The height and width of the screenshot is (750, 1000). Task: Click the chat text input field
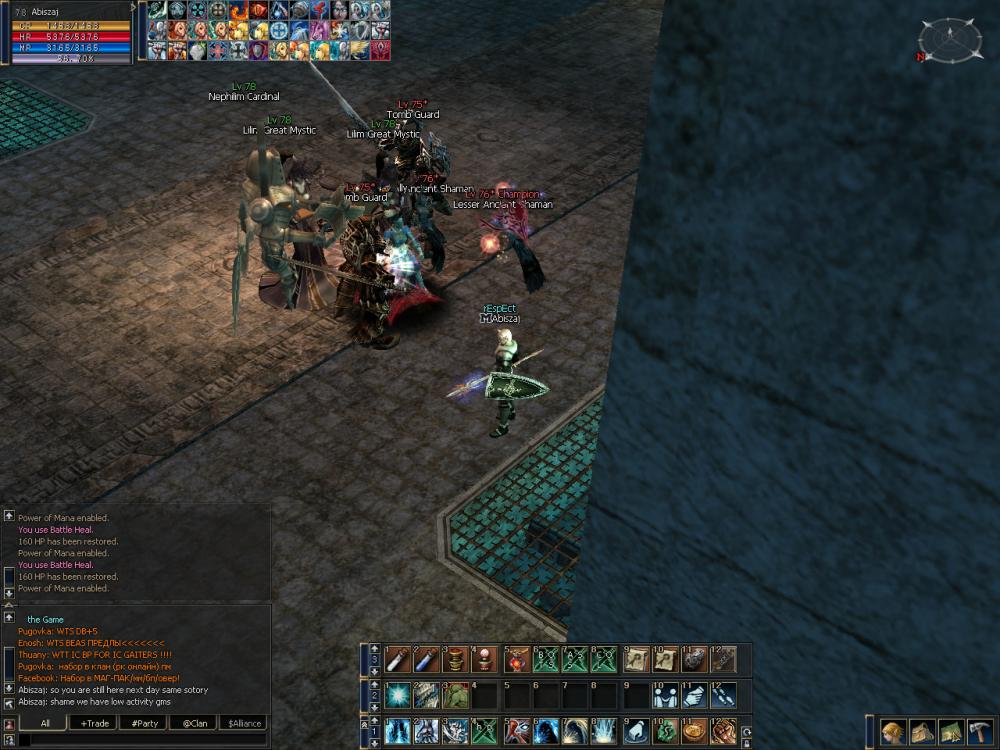pos(140,740)
